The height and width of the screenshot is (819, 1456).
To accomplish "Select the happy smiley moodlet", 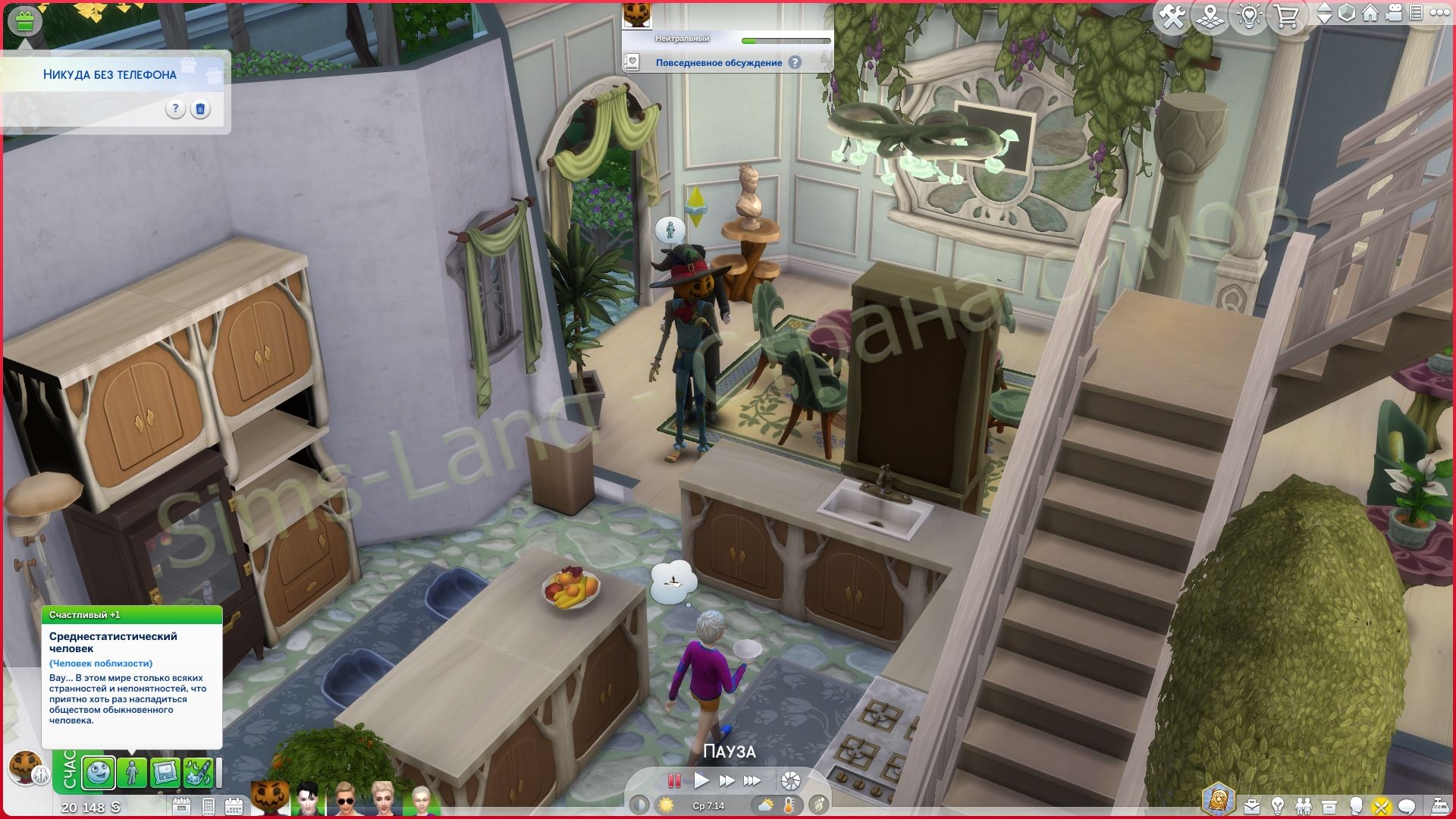I will click(99, 773).
